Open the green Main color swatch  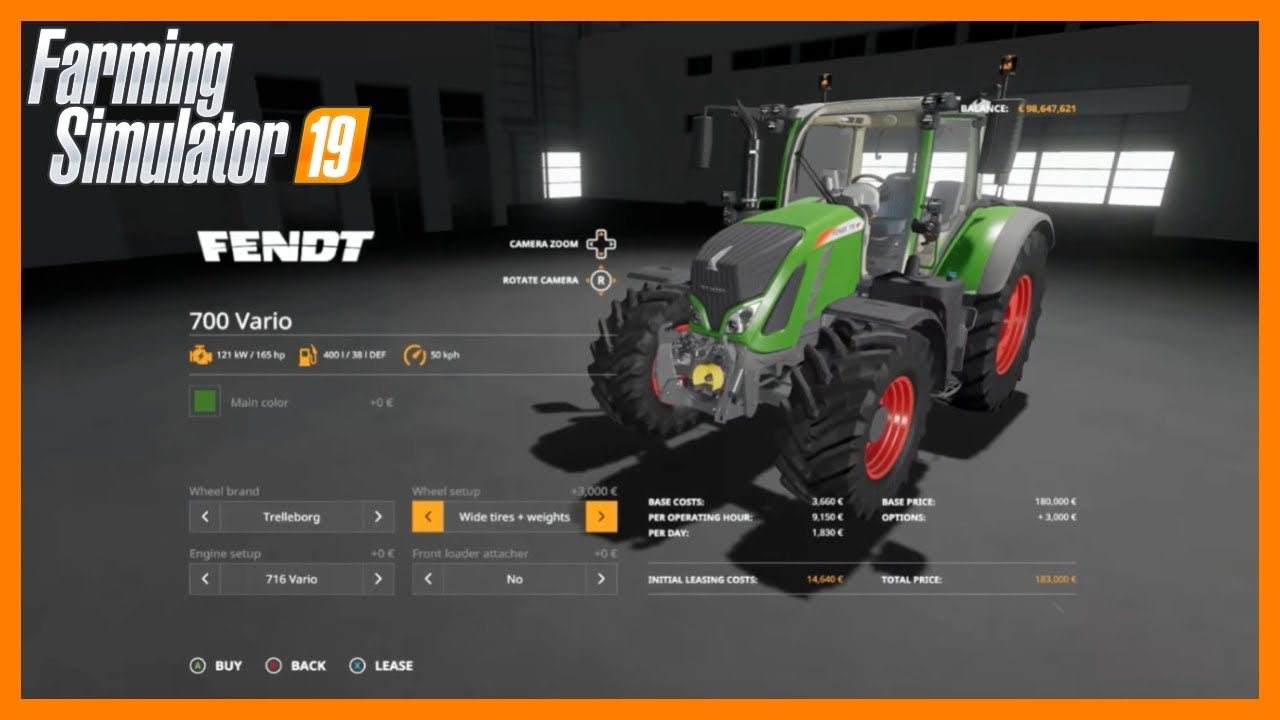[x=203, y=400]
